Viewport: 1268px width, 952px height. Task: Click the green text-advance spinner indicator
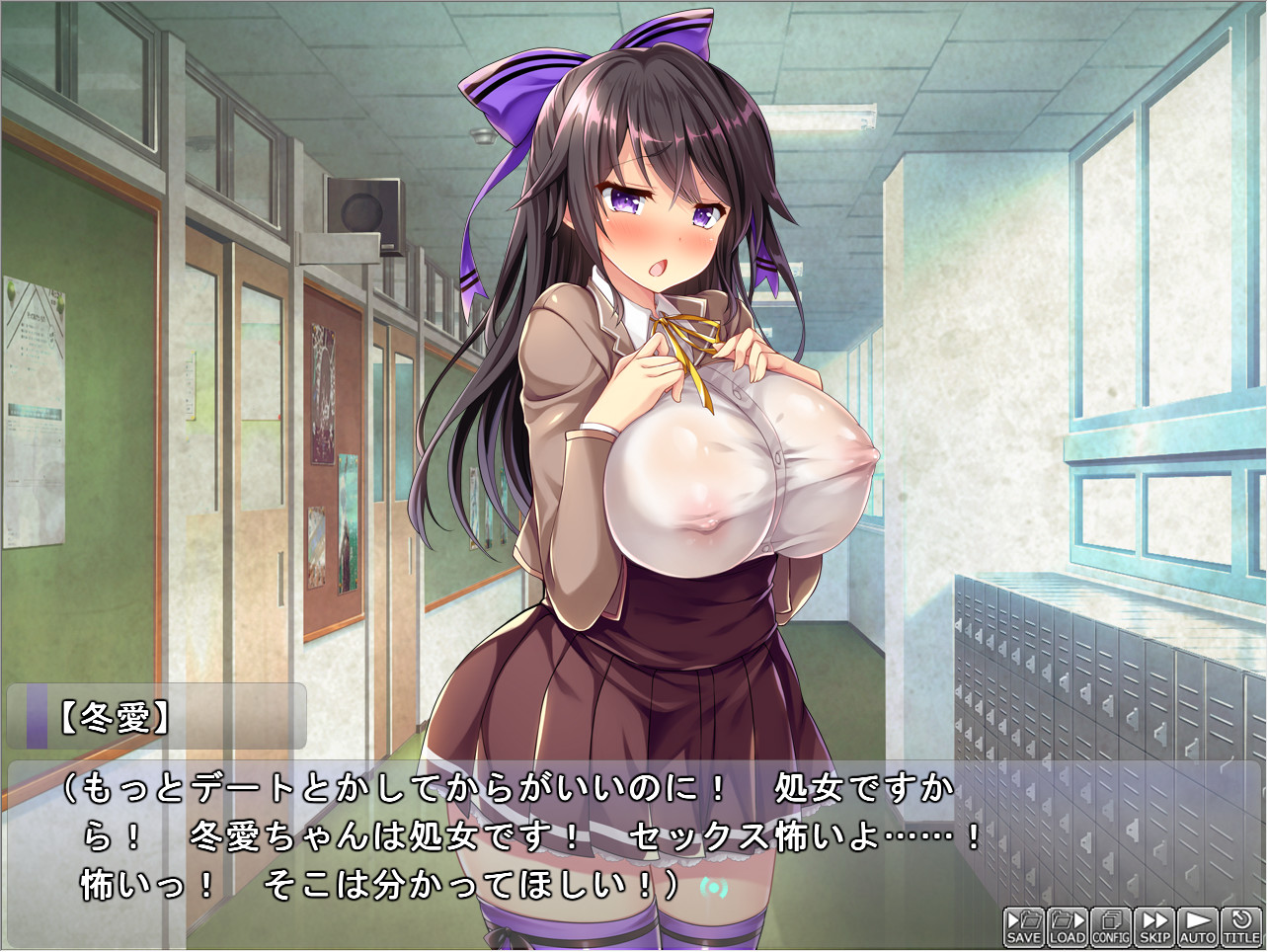pyautogui.click(x=713, y=888)
